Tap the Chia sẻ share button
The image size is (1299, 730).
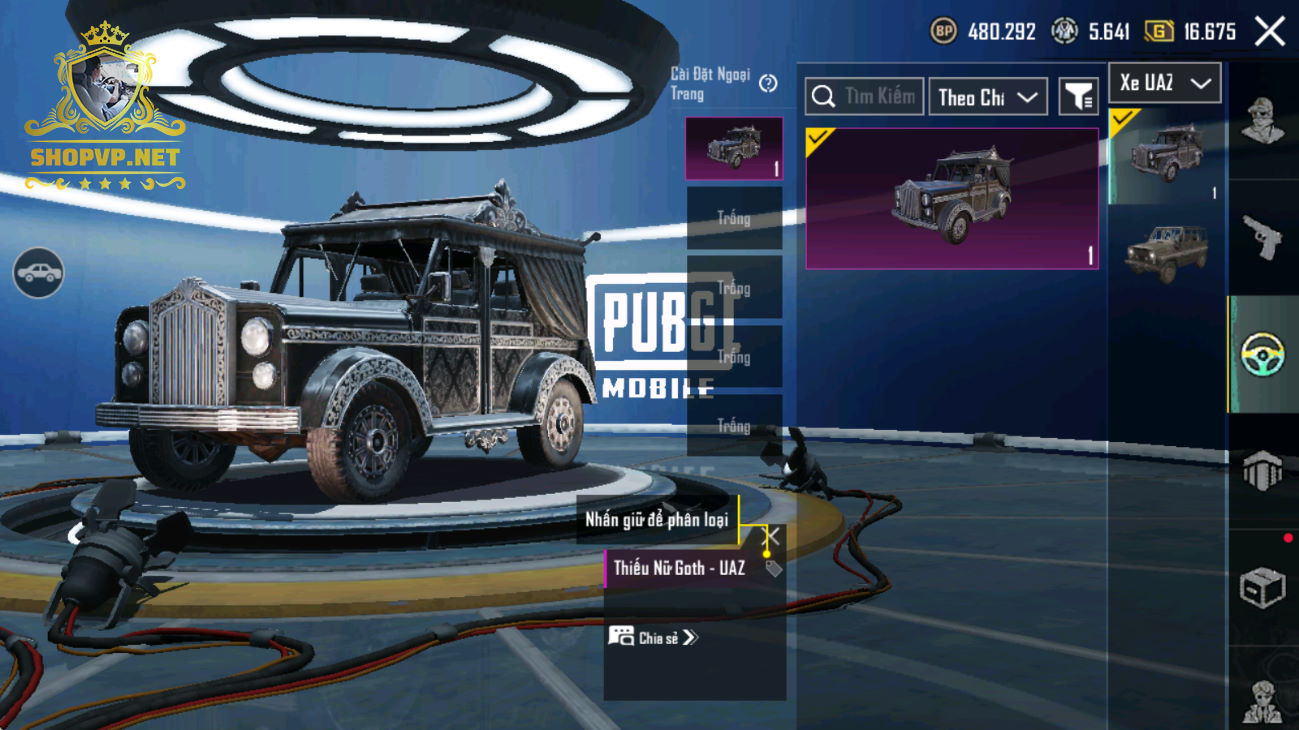point(653,637)
